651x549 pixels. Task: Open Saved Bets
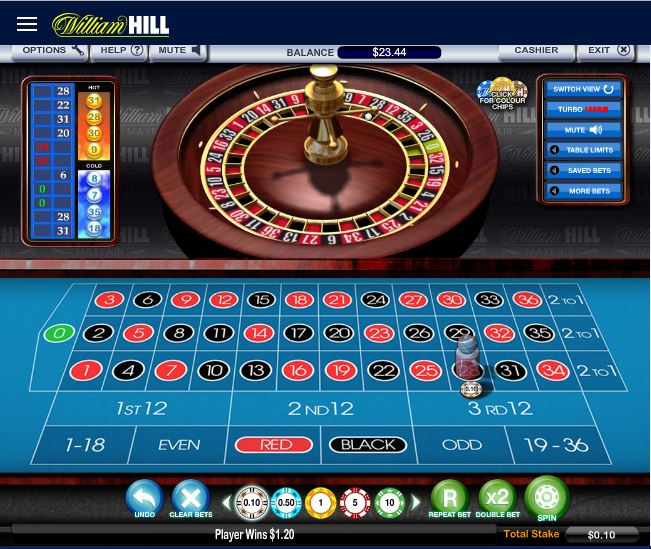585,170
